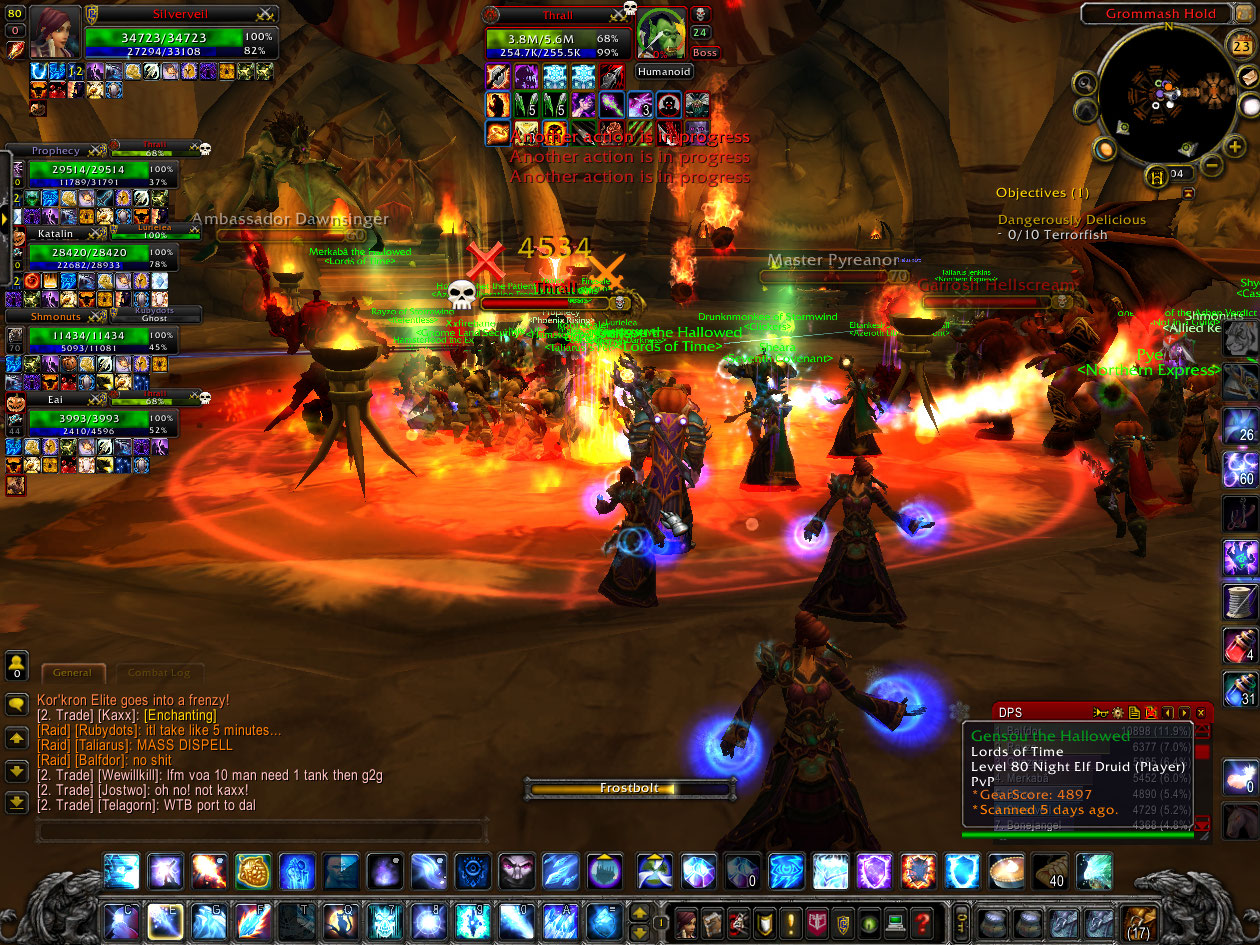This screenshot has width=1260, height=945.
Task: Select the Dangerously Delicious quest objective
Action: coord(1071,220)
